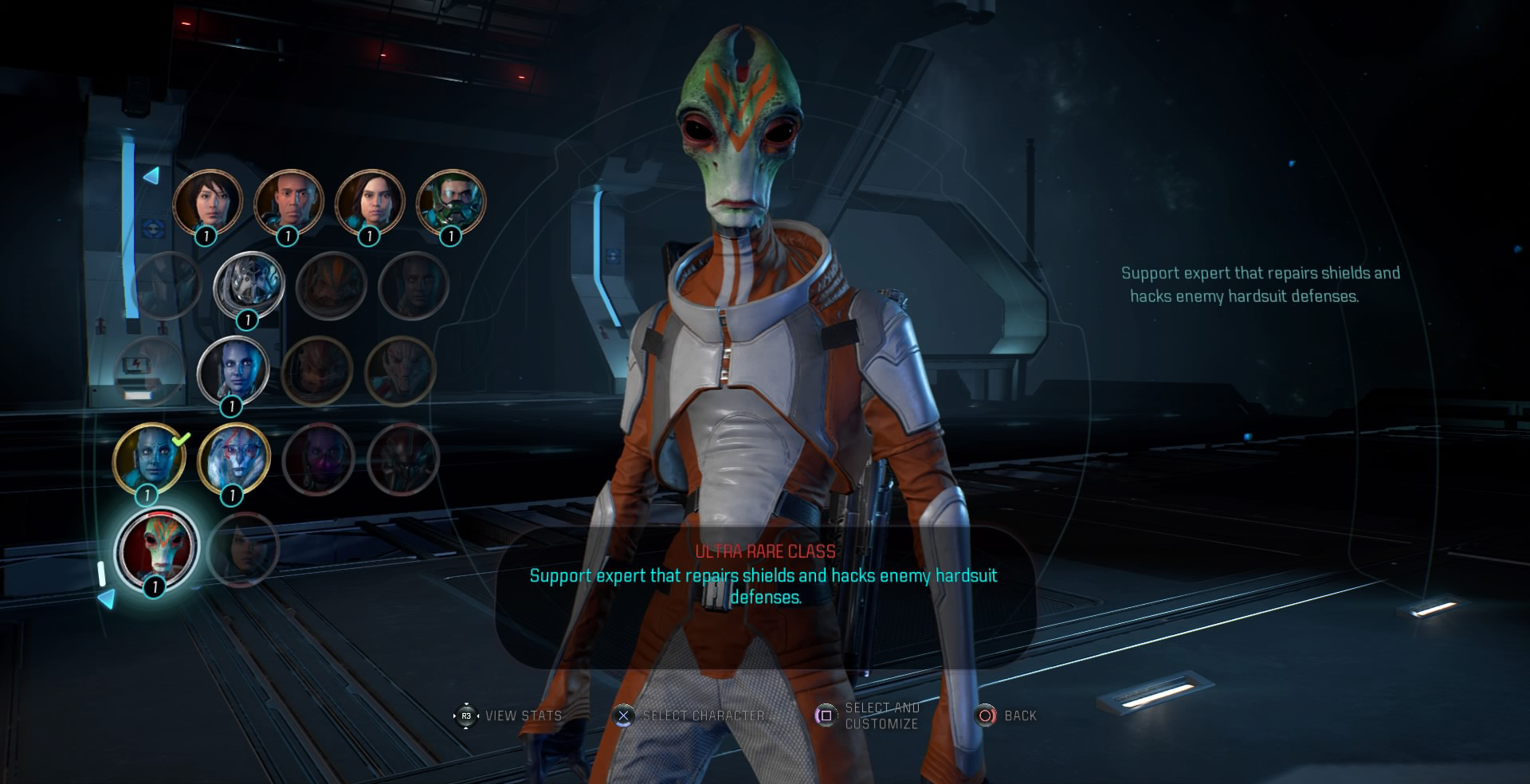
Task: Select the human wearing a green breather mask
Action: [451, 202]
